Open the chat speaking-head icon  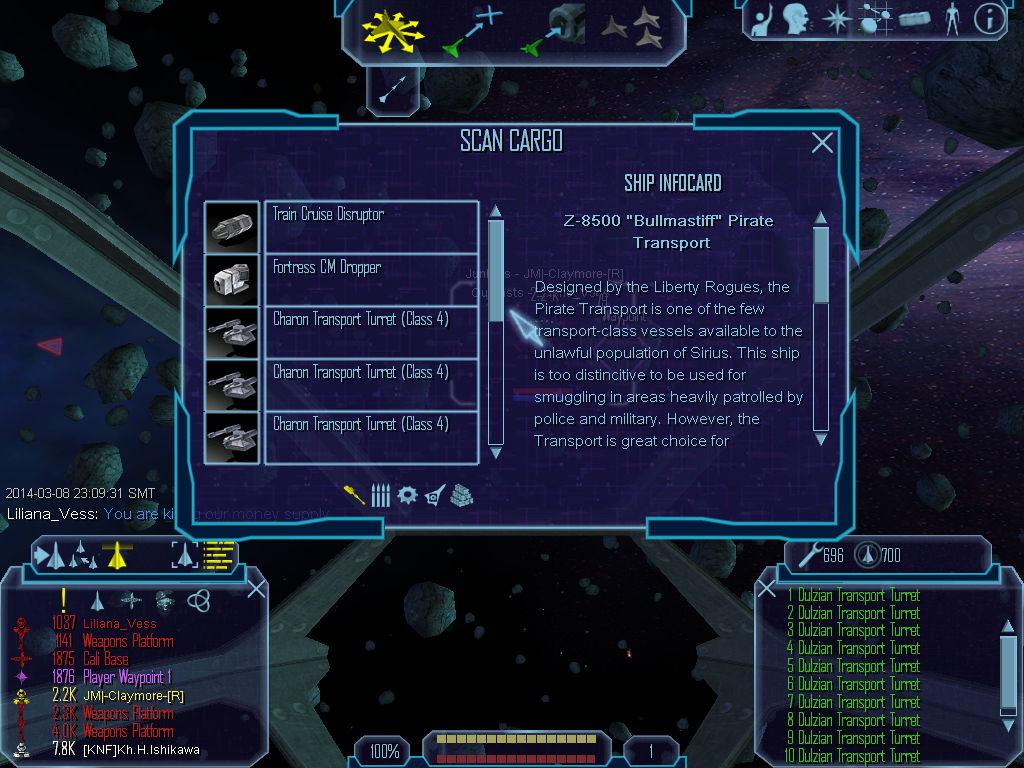coord(796,18)
